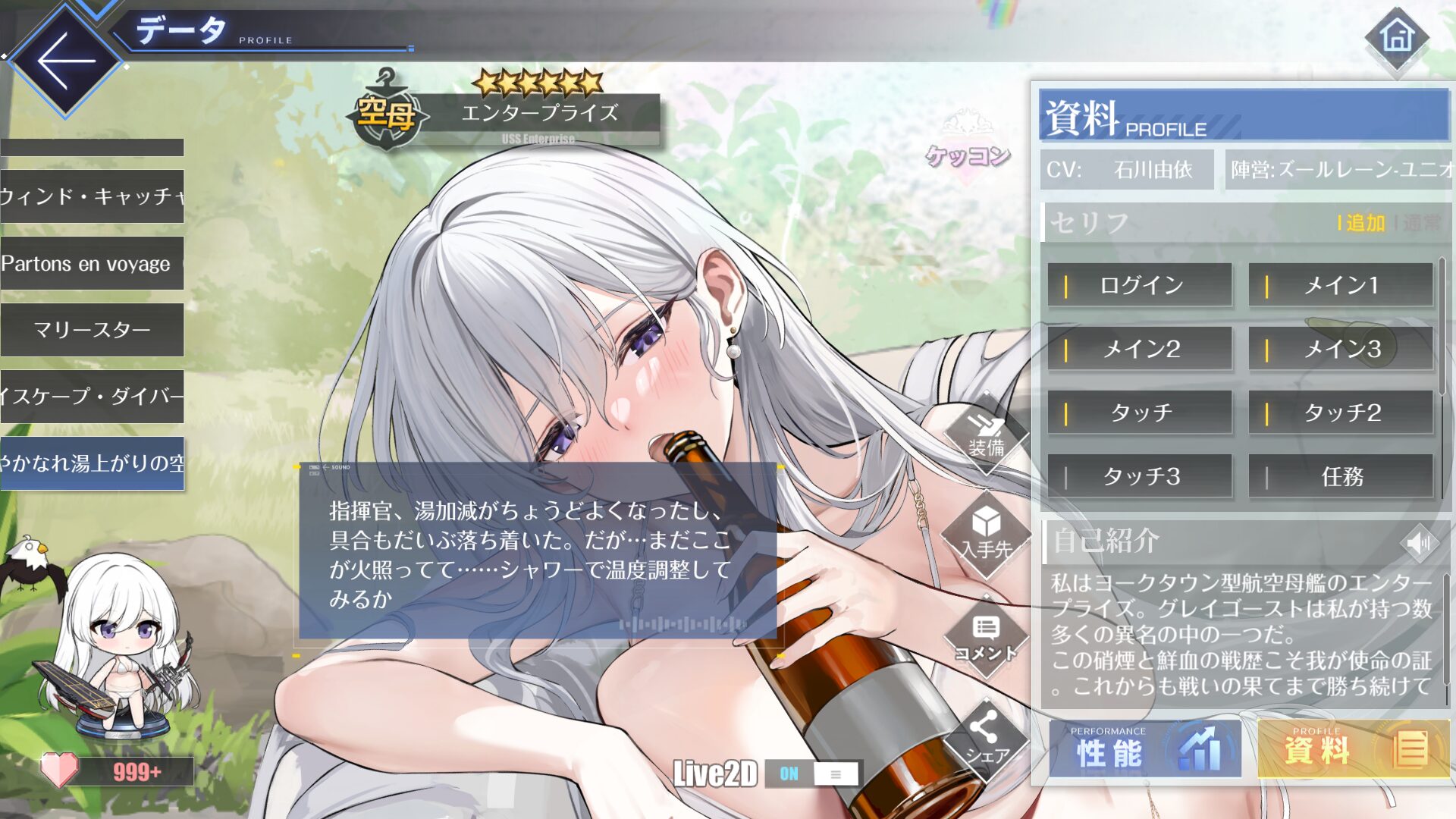This screenshot has height=819, width=1456.
Task: Play the メイン2 voice line
Action: pos(1140,349)
